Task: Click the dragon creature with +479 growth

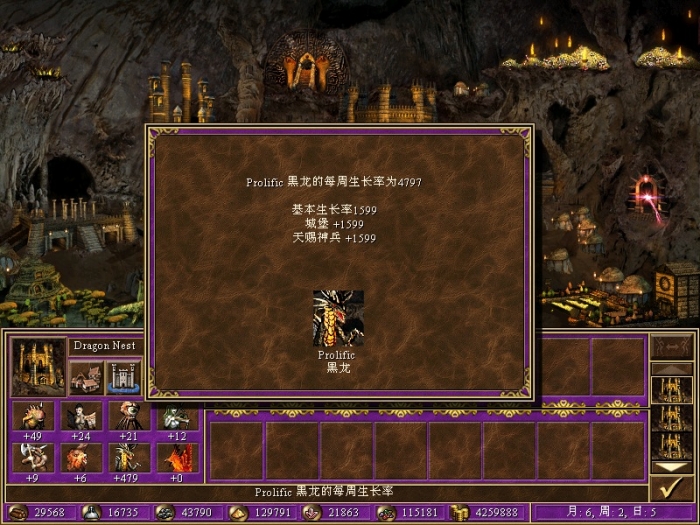Action: click(129, 457)
